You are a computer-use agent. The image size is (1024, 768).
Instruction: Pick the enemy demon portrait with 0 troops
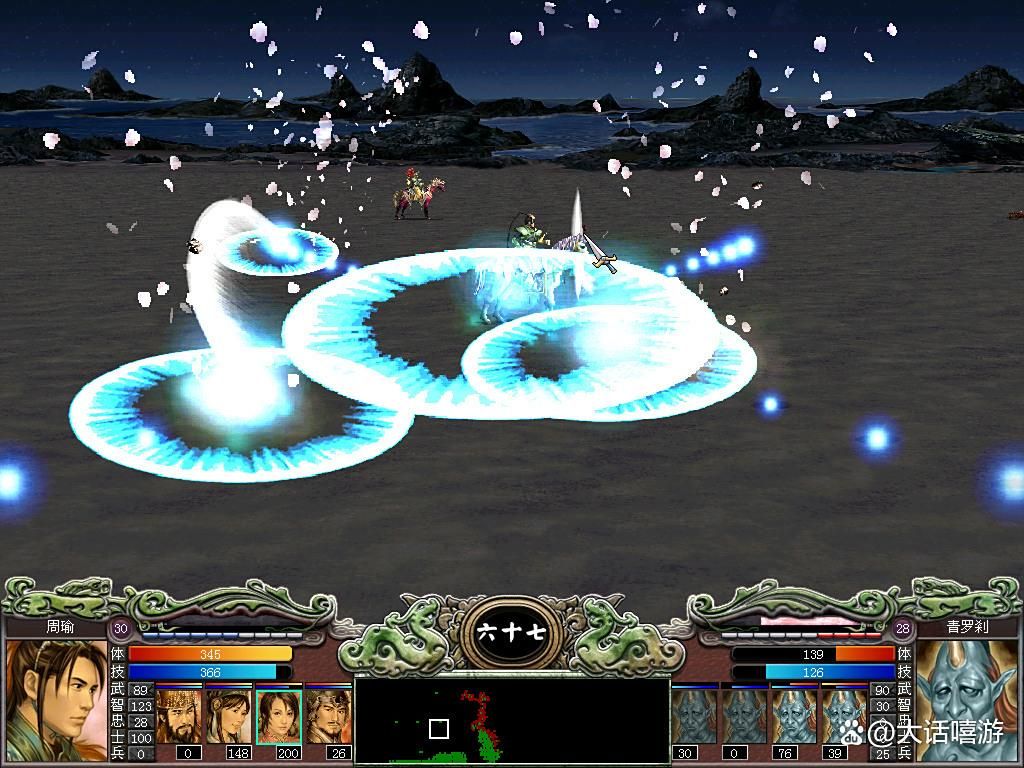[744, 715]
